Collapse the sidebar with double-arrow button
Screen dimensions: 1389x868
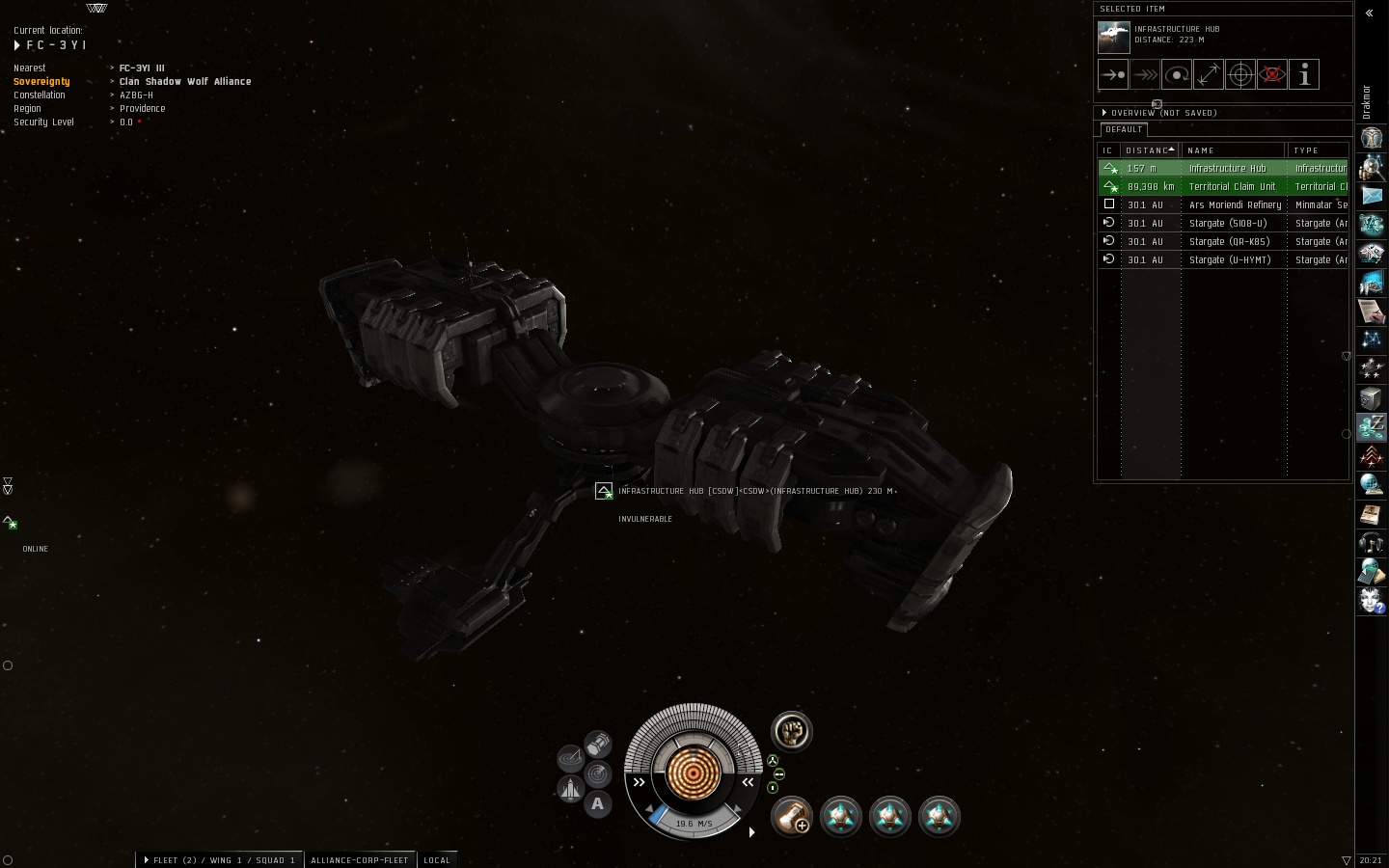[x=1369, y=14]
